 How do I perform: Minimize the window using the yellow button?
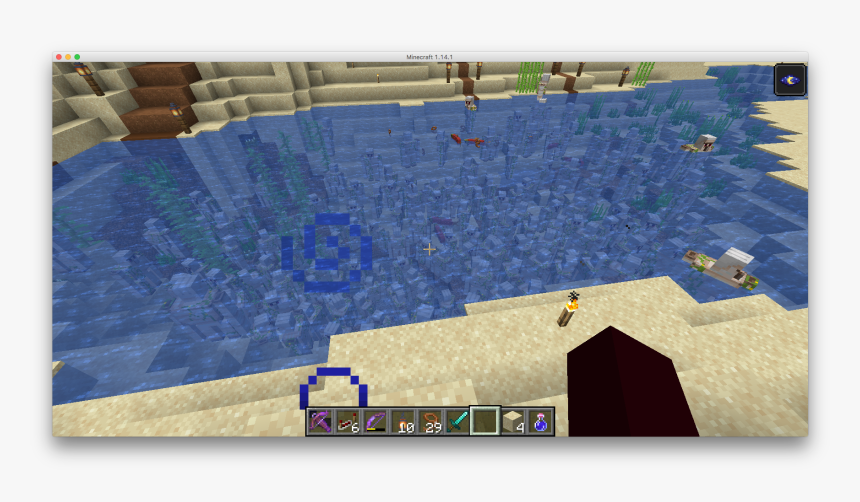68,57
